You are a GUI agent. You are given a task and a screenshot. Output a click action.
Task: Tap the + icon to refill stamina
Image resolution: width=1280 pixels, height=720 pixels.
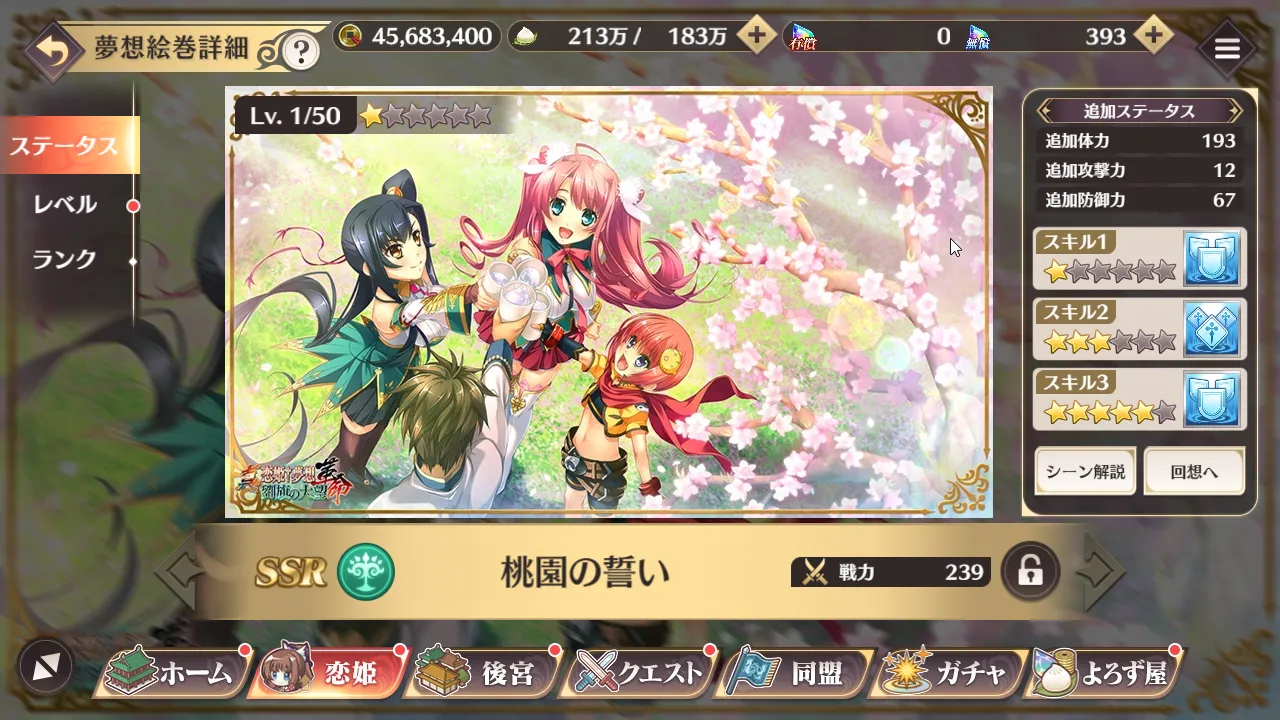[x=757, y=36]
